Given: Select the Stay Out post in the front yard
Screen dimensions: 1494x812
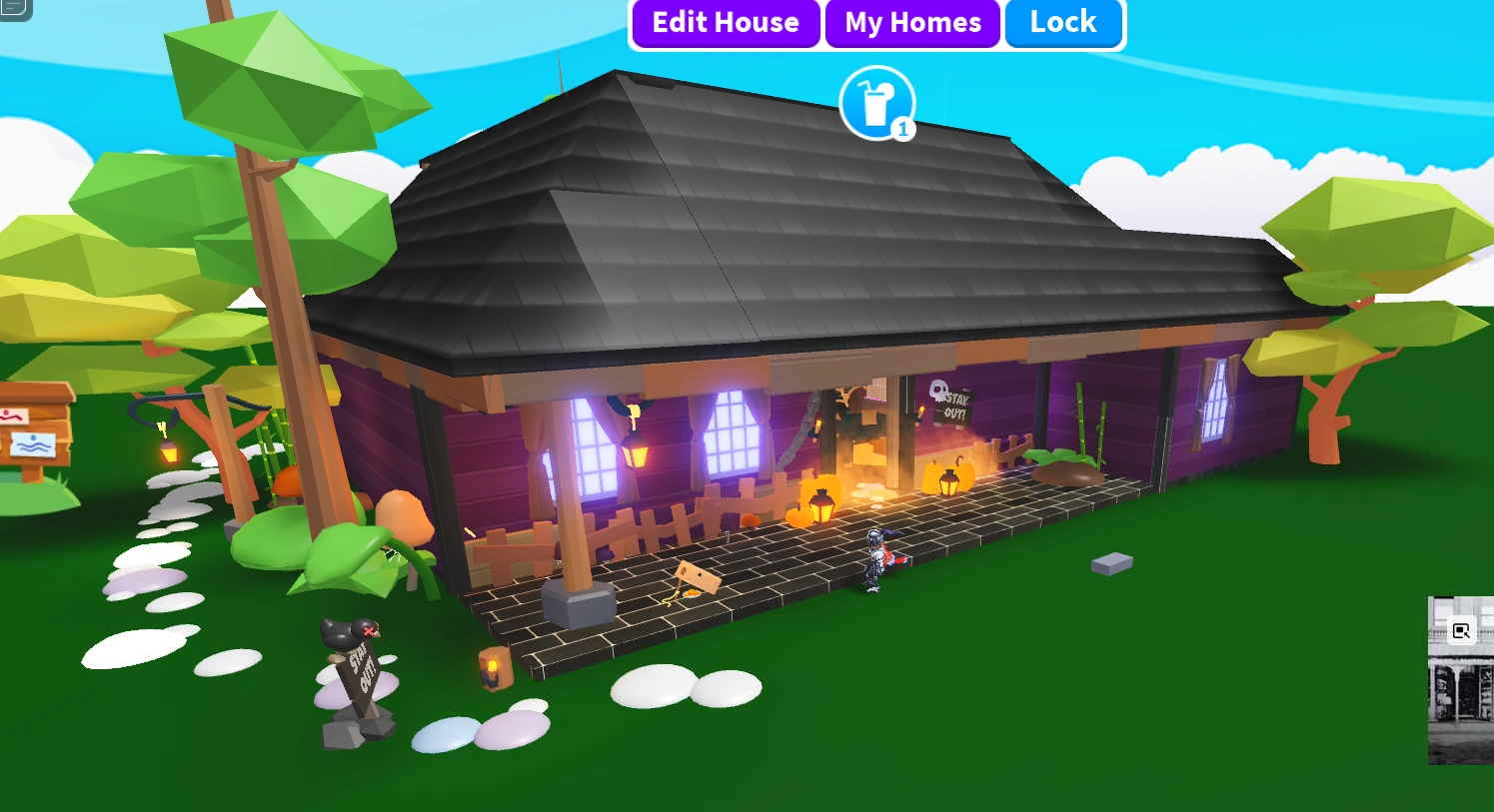Looking at the screenshot, I should point(360,679).
